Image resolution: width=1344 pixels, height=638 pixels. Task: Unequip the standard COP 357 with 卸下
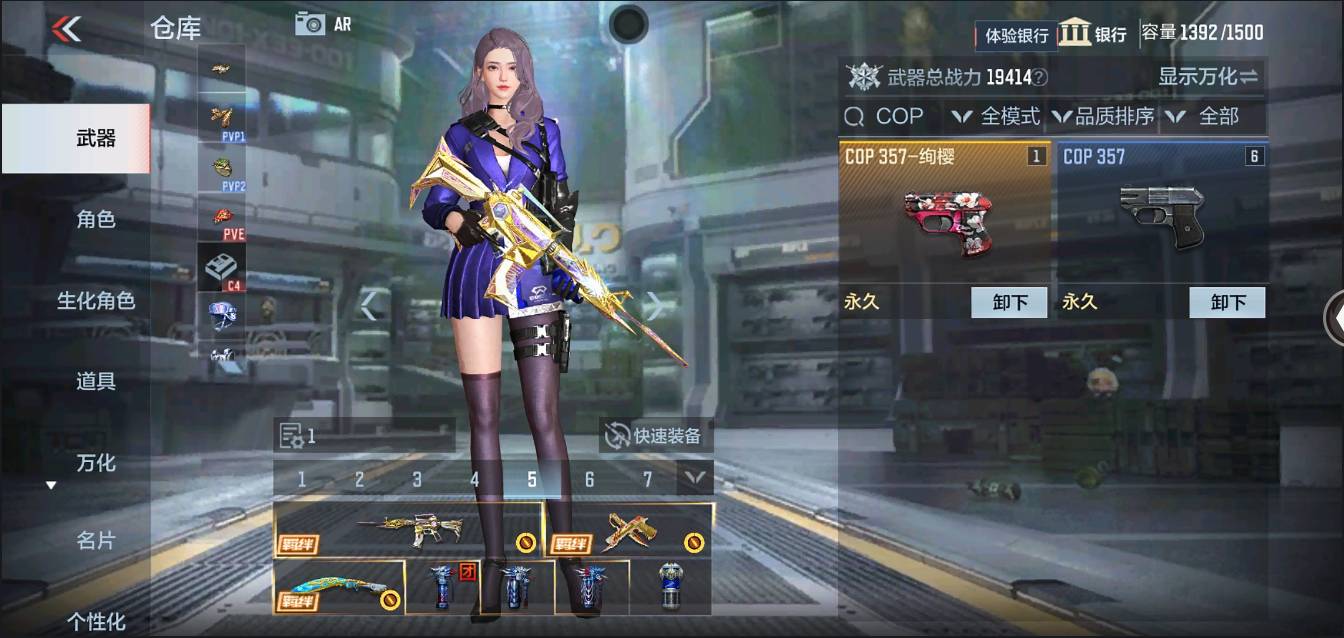tap(1226, 302)
